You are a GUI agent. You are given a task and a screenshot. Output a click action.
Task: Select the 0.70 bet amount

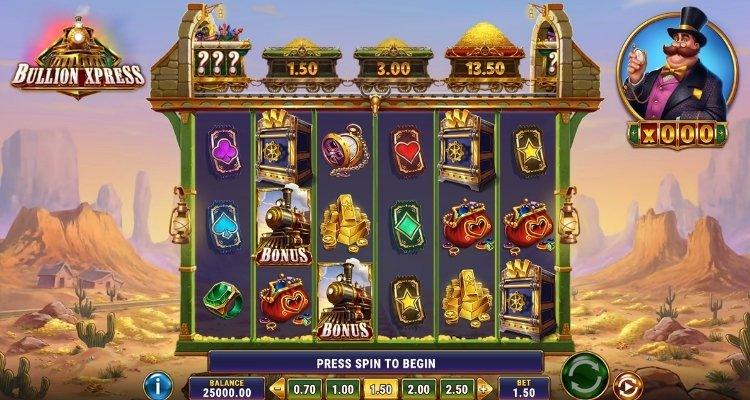[307, 388]
